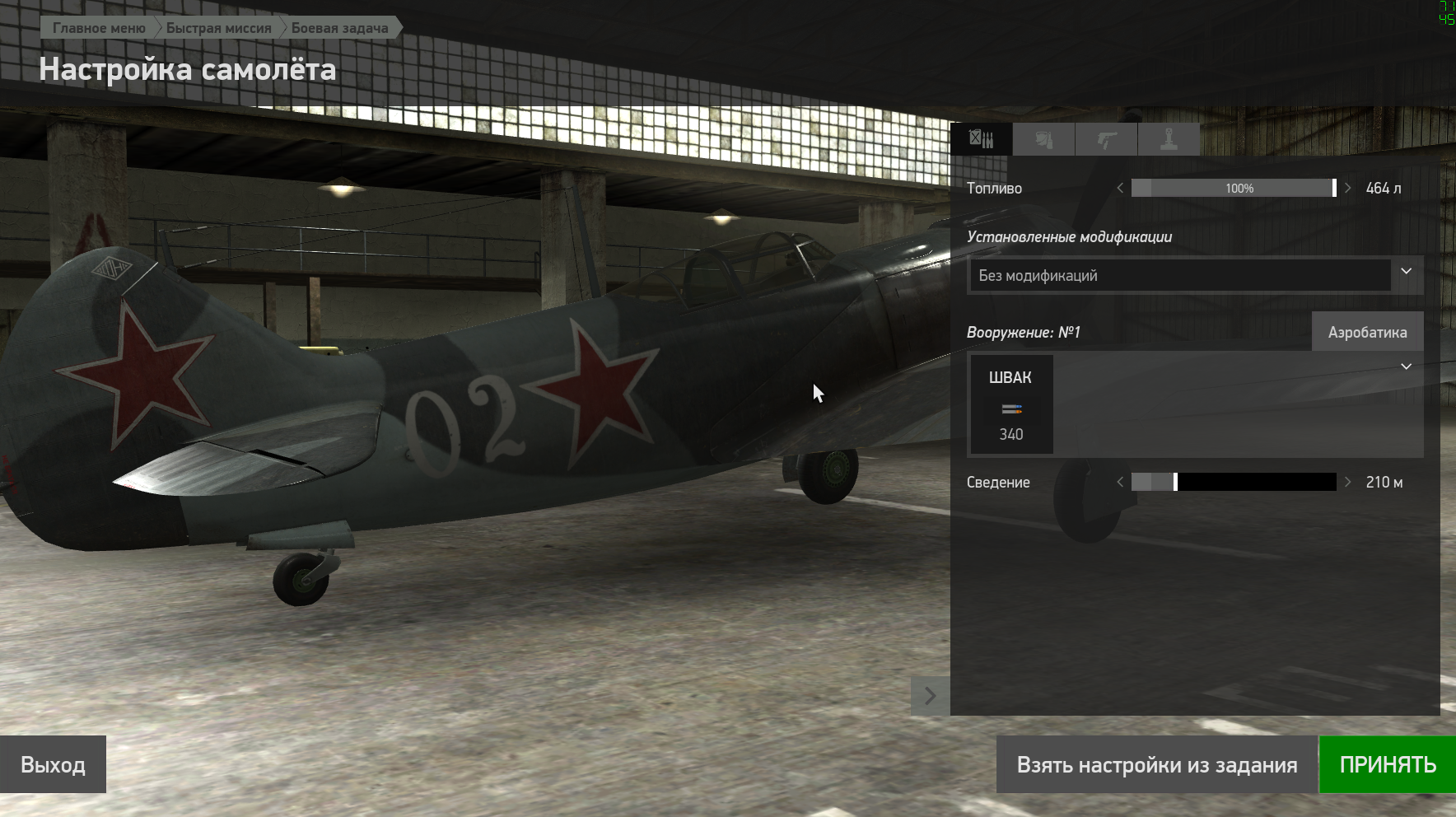Open the Без модификаций dropdown
This screenshot has width=1456, height=817.
pos(1194,275)
